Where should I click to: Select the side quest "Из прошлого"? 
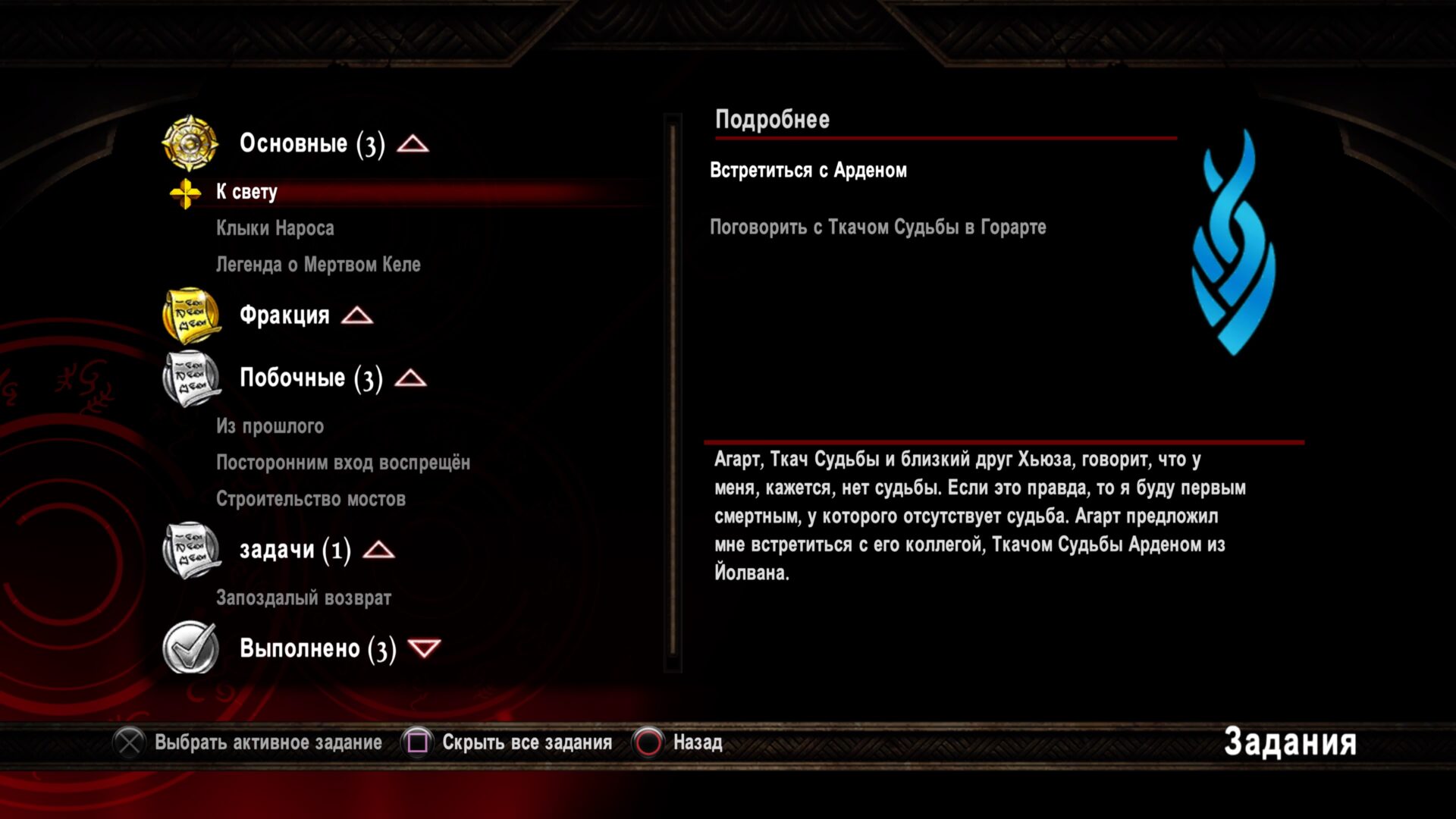pos(270,426)
